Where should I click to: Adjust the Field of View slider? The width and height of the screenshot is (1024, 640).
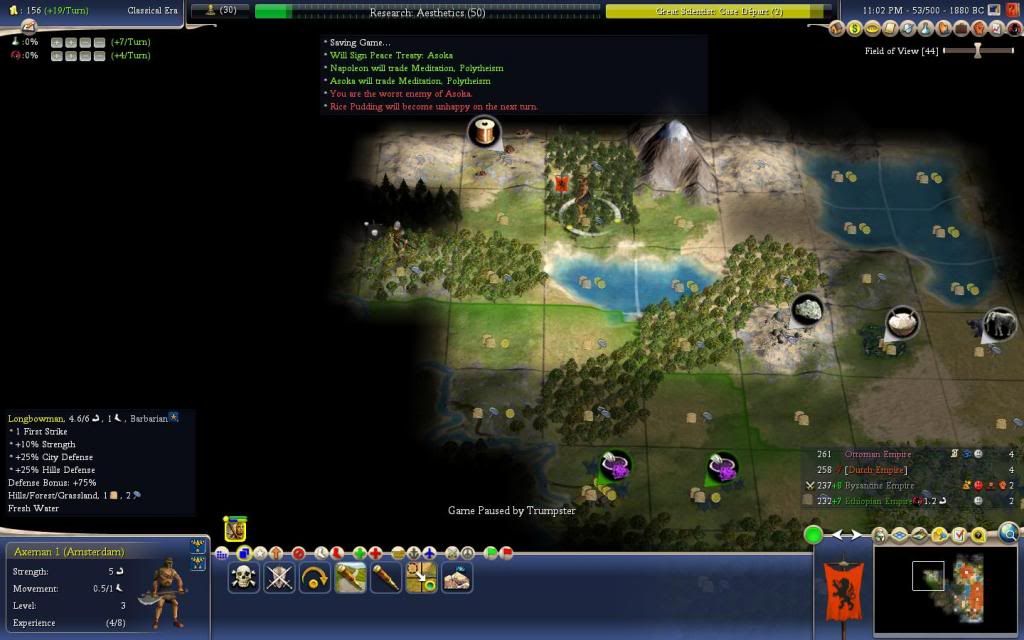[x=978, y=50]
